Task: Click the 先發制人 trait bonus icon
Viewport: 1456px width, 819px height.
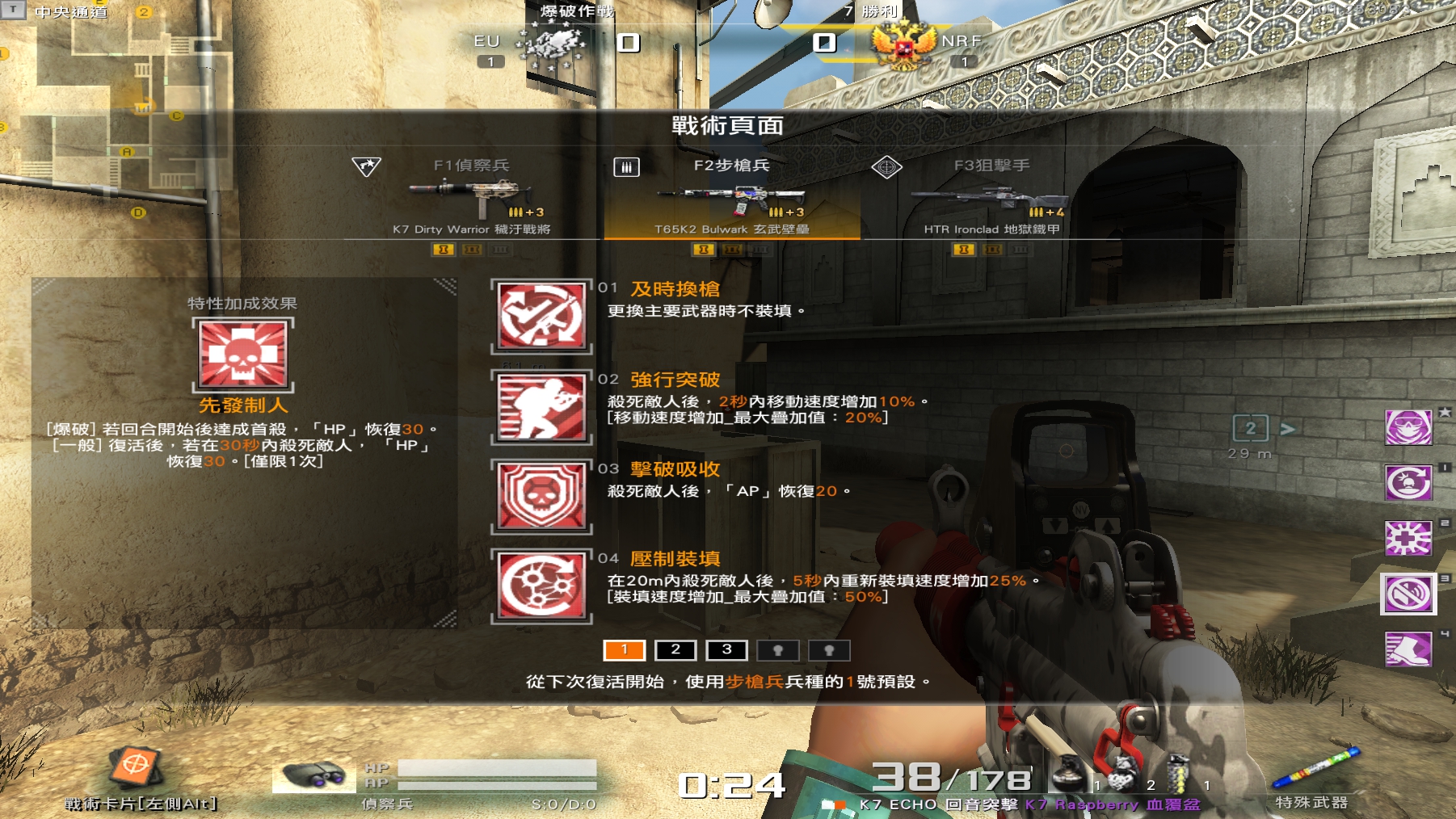Action: coord(243,355)
